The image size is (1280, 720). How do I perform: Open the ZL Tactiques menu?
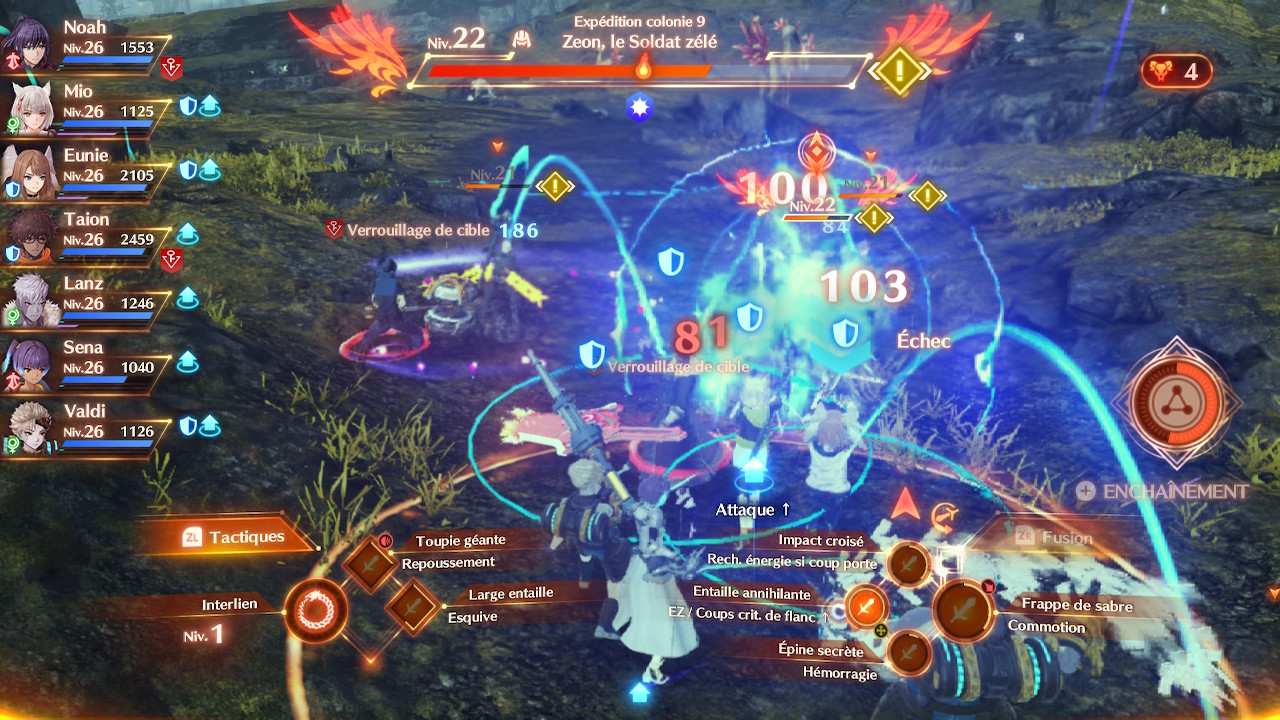pyautogui.click(x=230, y=536)
